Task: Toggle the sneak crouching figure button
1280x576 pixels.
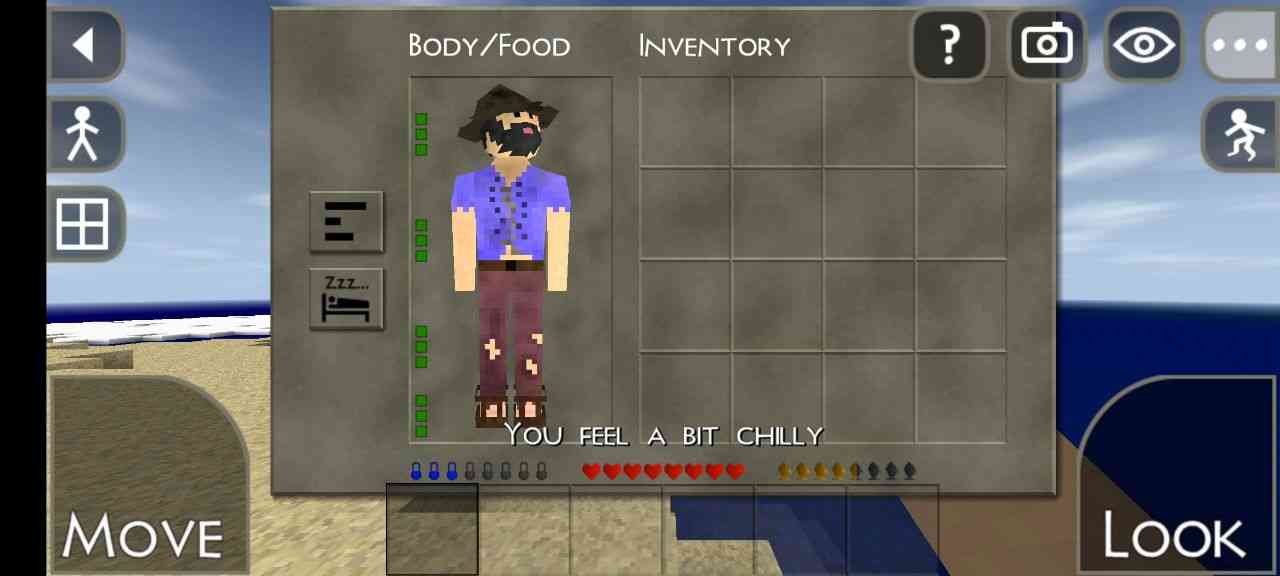Action: click(x=1240, y=134)
